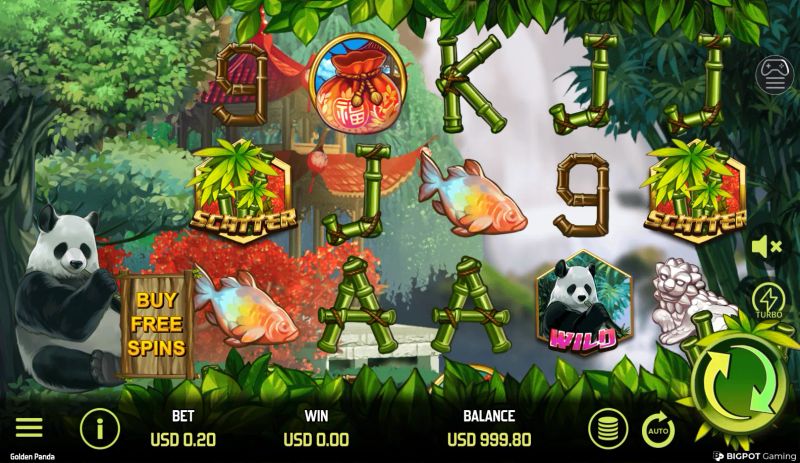Image resolution: width=800 pixels, height=463 pixels.
Task: Toggle the muted sound speaker icon
Action: tap(767, 246)
